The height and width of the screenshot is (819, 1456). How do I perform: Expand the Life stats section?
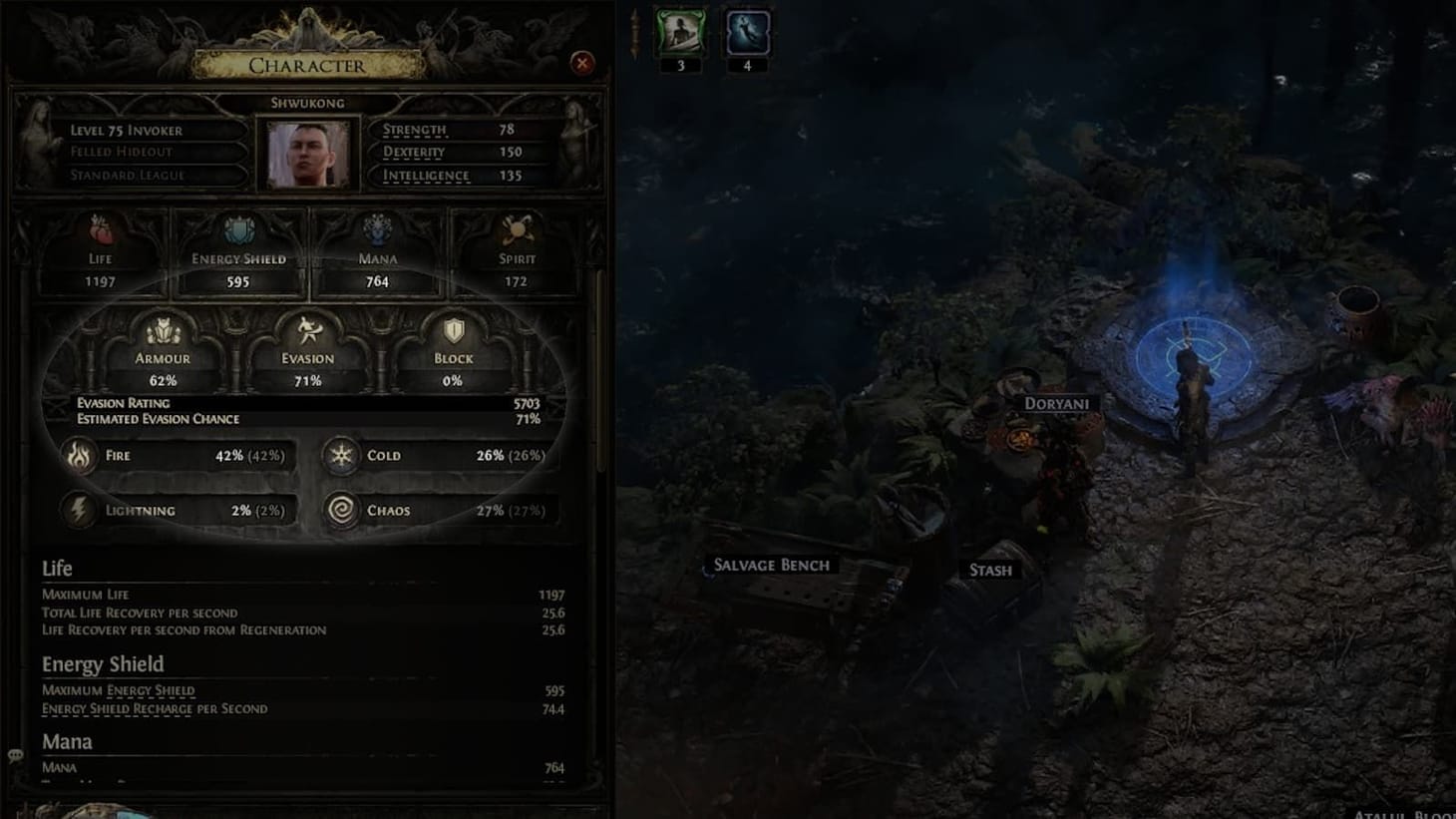tap(56, 568)
